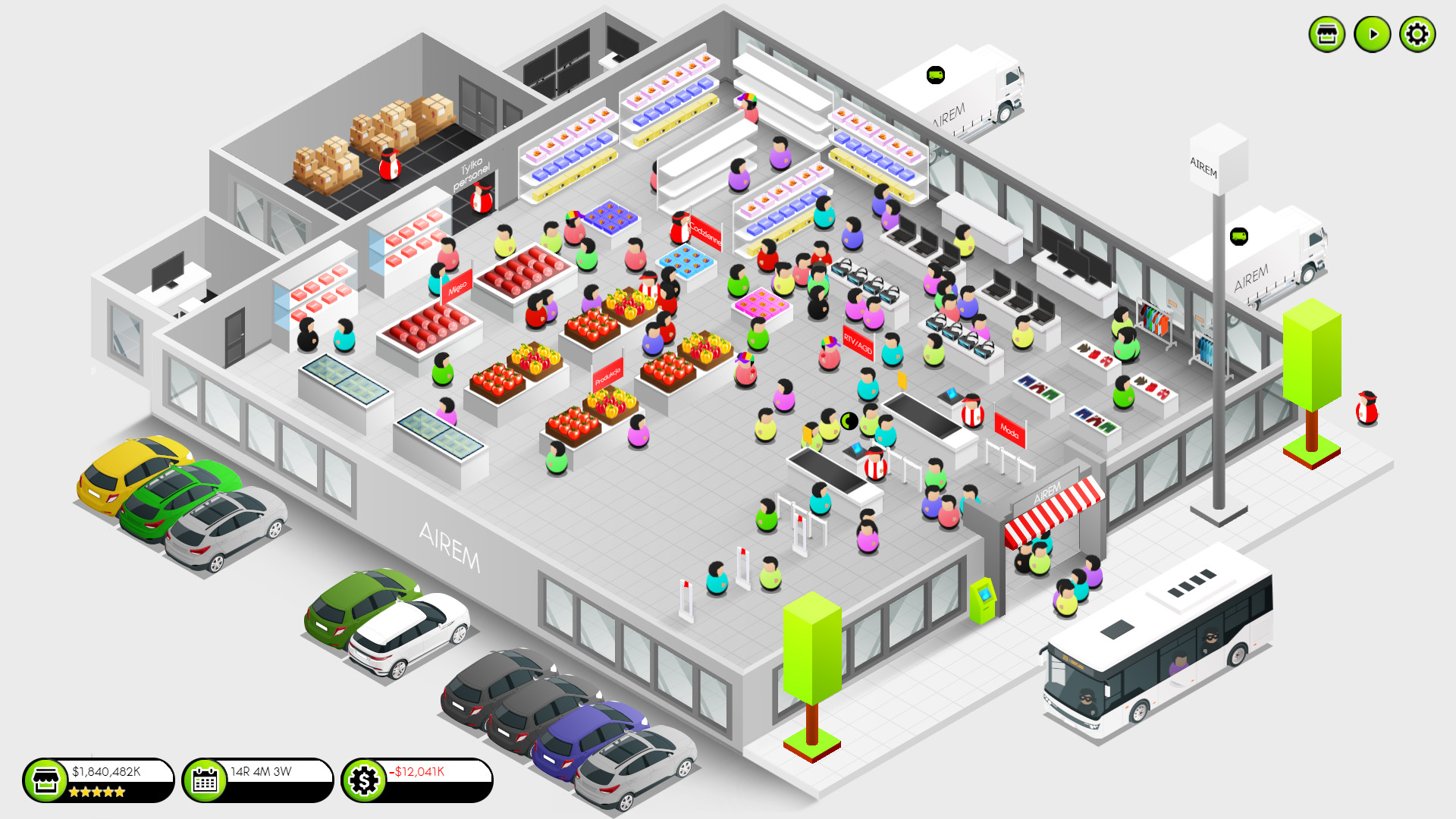Image resolution: width=1456 pixels, height=819 pixels.
Task: Open the game settings gear icon
Action: [1416, 33]
